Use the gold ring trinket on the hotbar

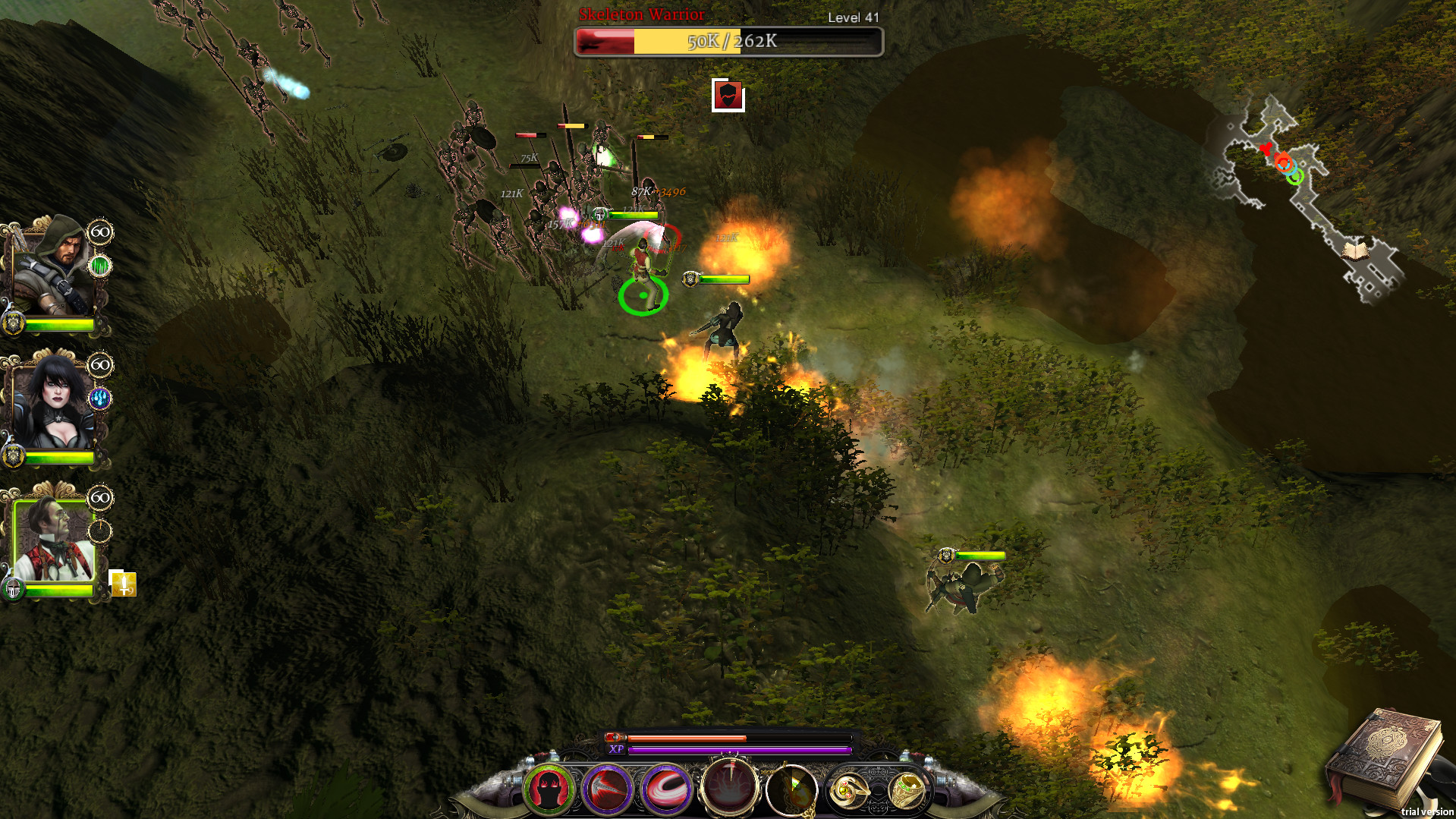908,790
